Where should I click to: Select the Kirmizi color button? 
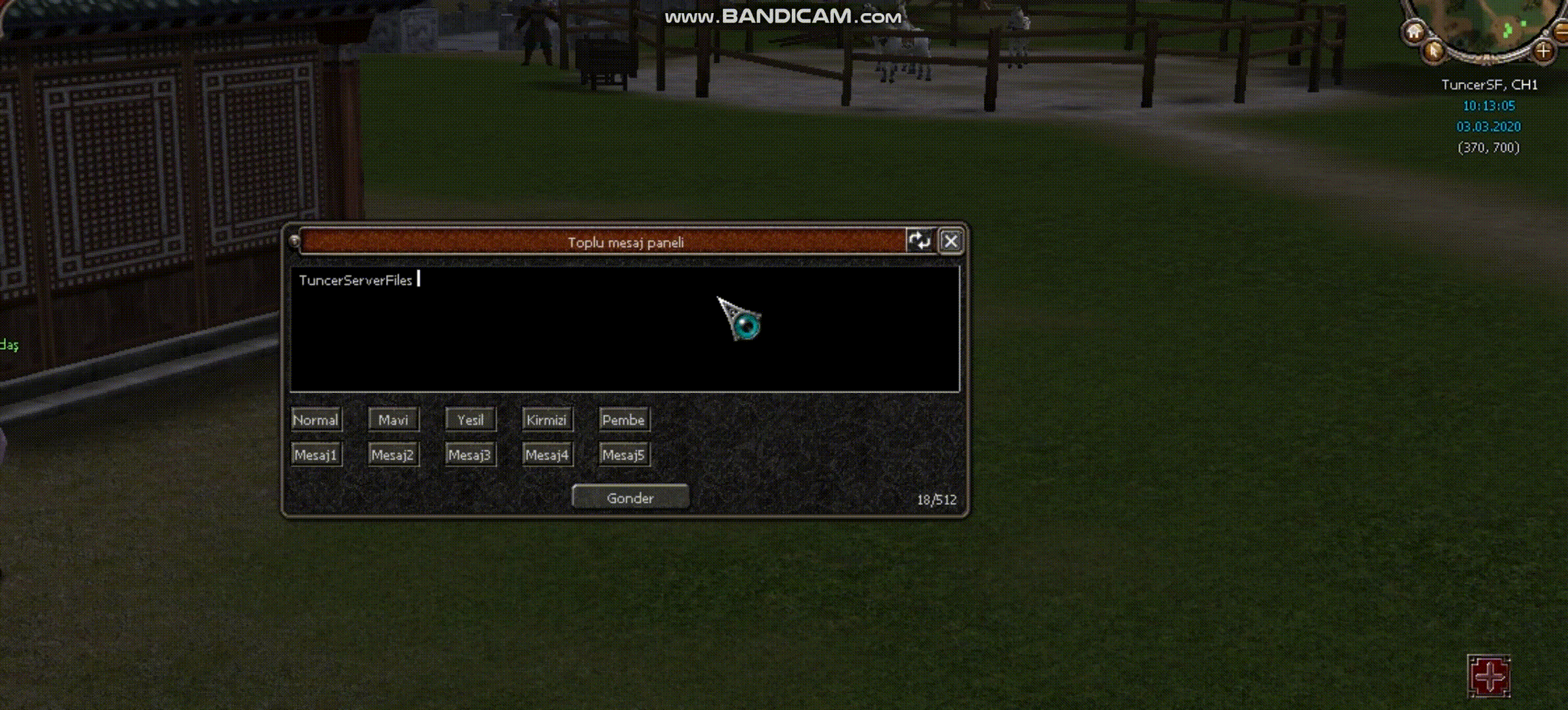[547, 420]
